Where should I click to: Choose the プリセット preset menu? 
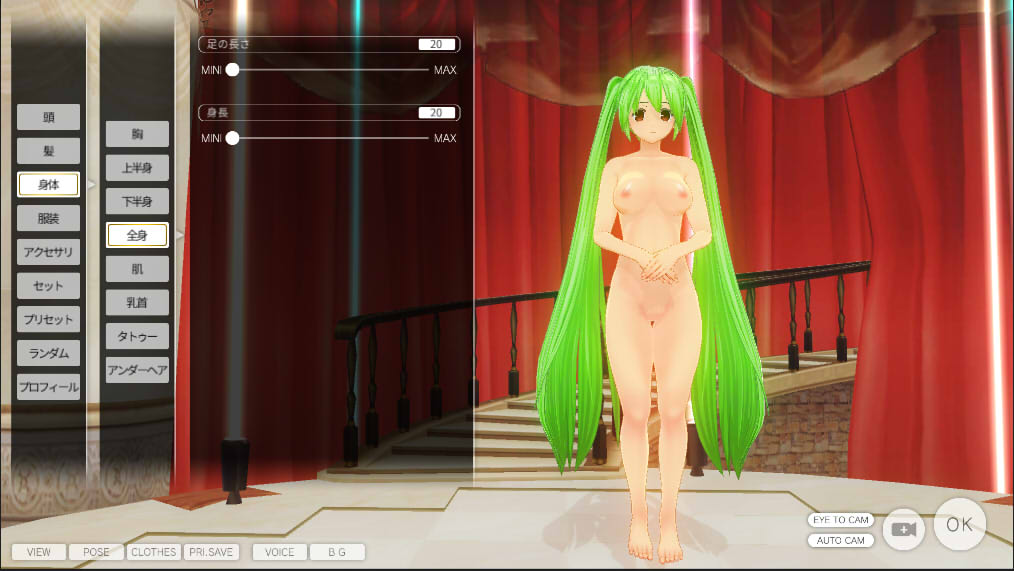[48, 320]
